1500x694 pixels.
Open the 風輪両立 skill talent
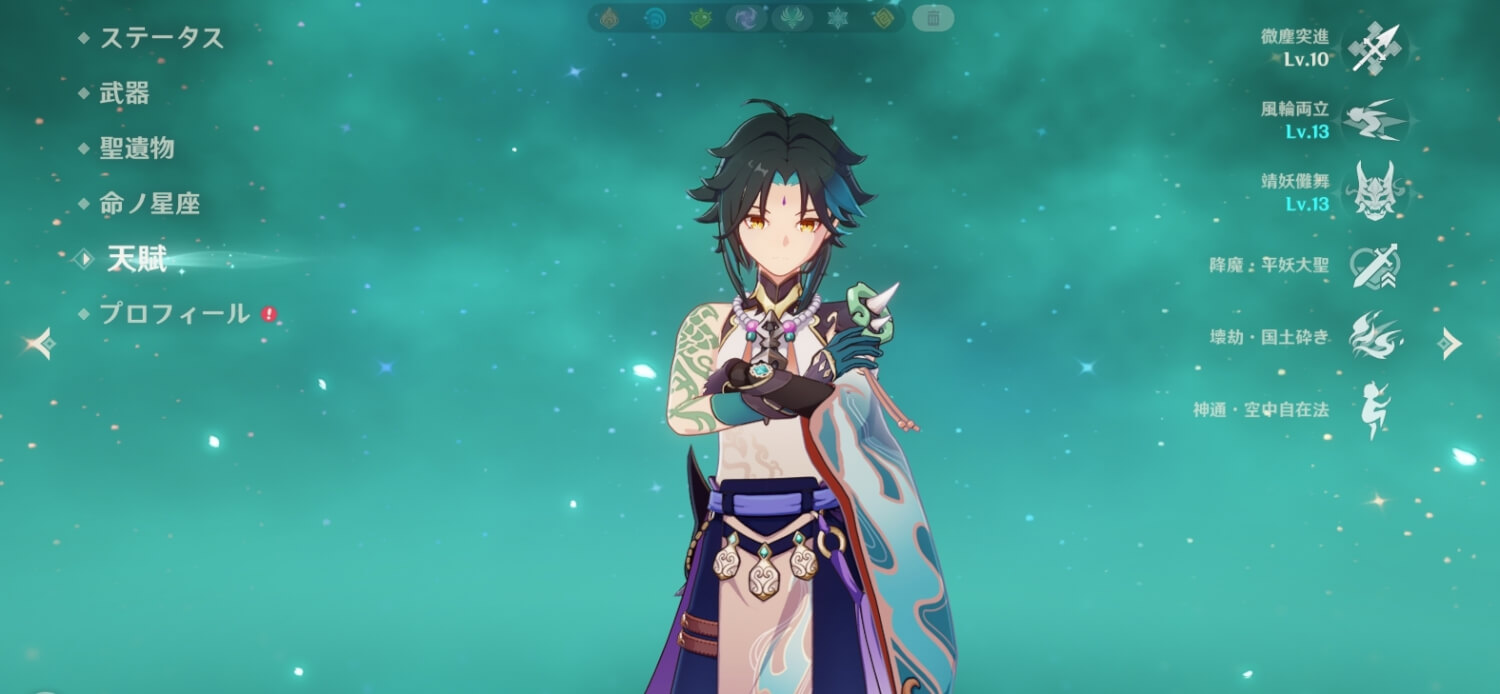[x=1374, y=120]
